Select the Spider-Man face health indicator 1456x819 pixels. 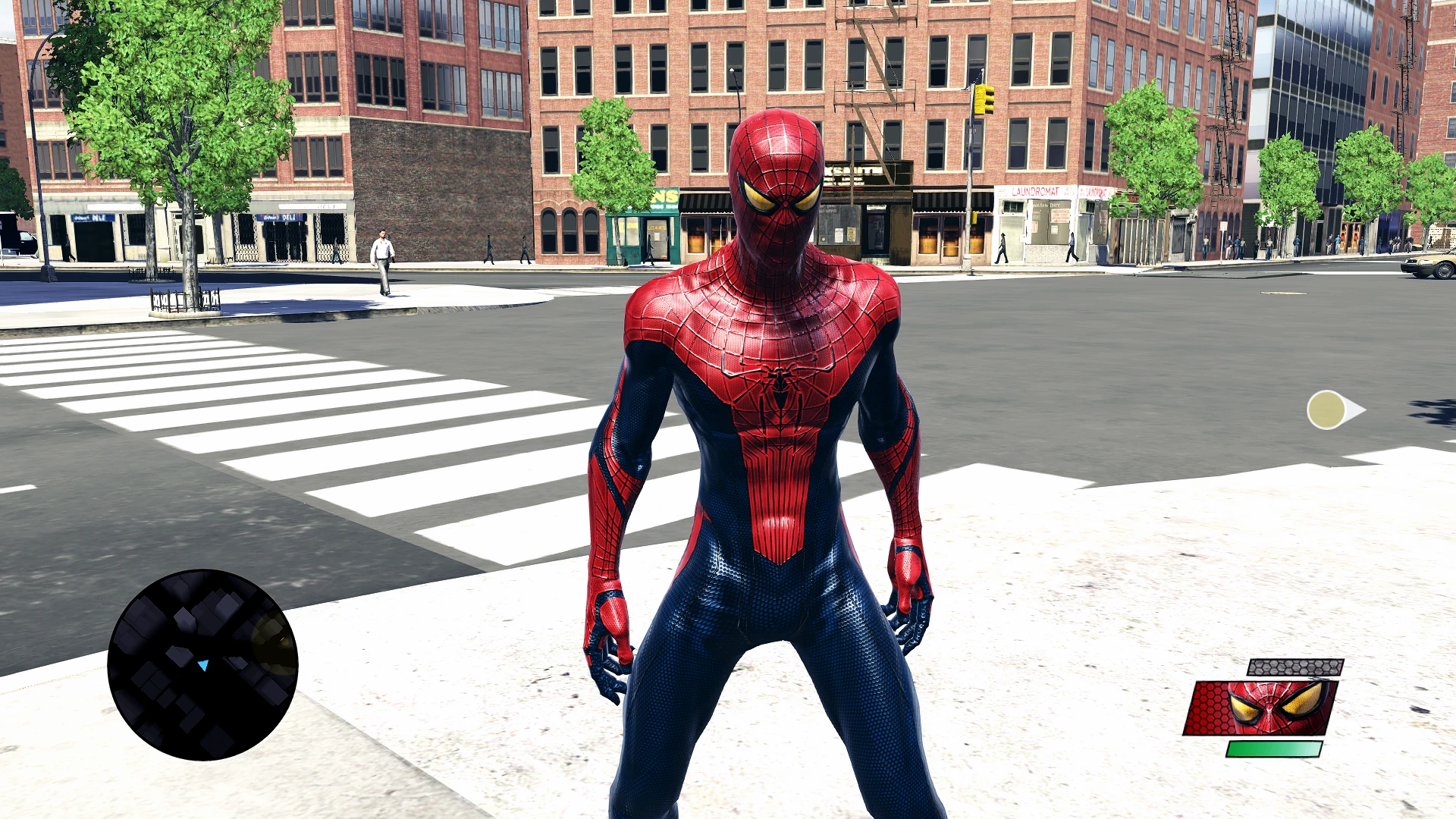coord(1274,705)
